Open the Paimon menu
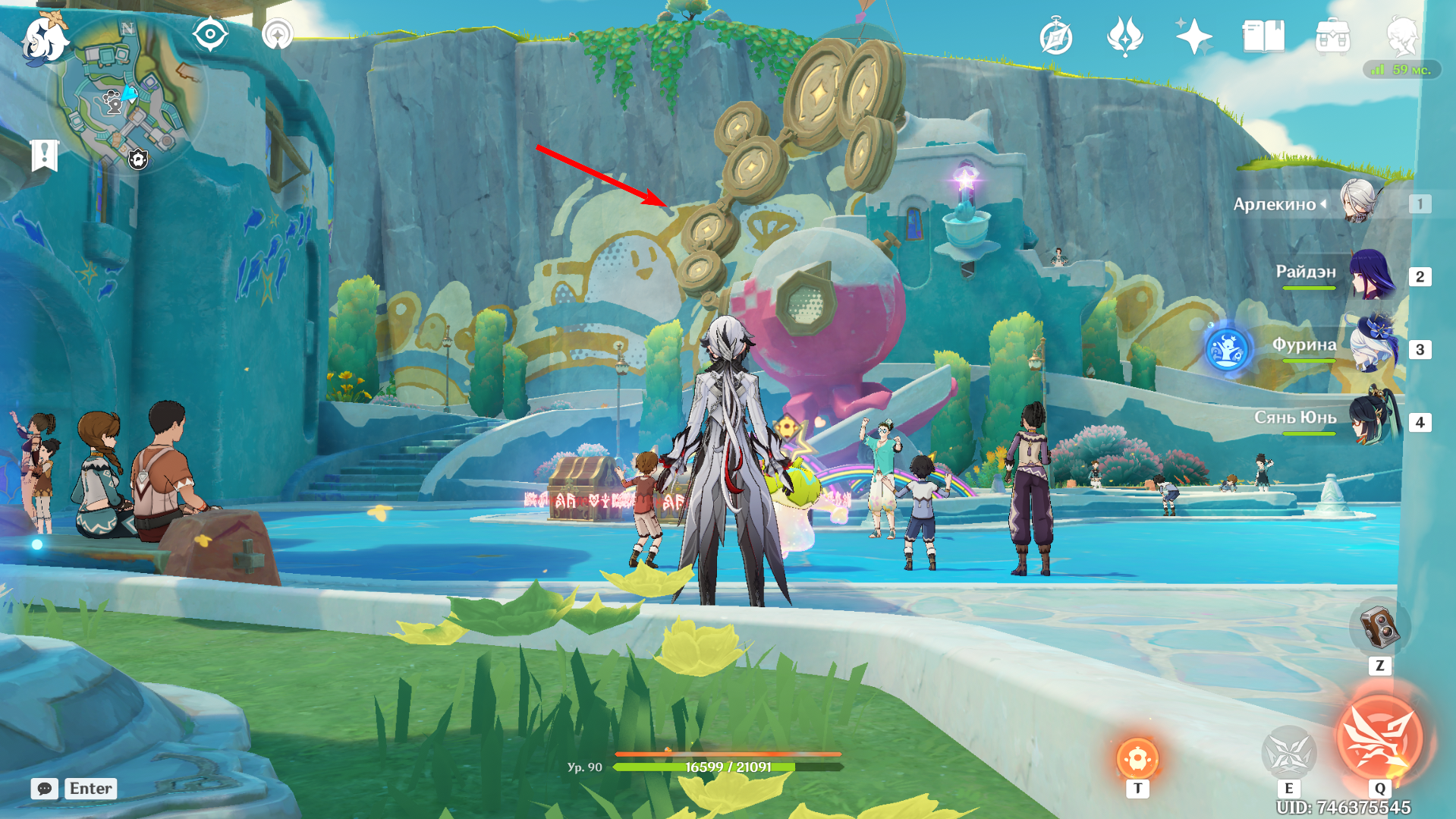The image size is (1456, 819). (x=44, y=39)
